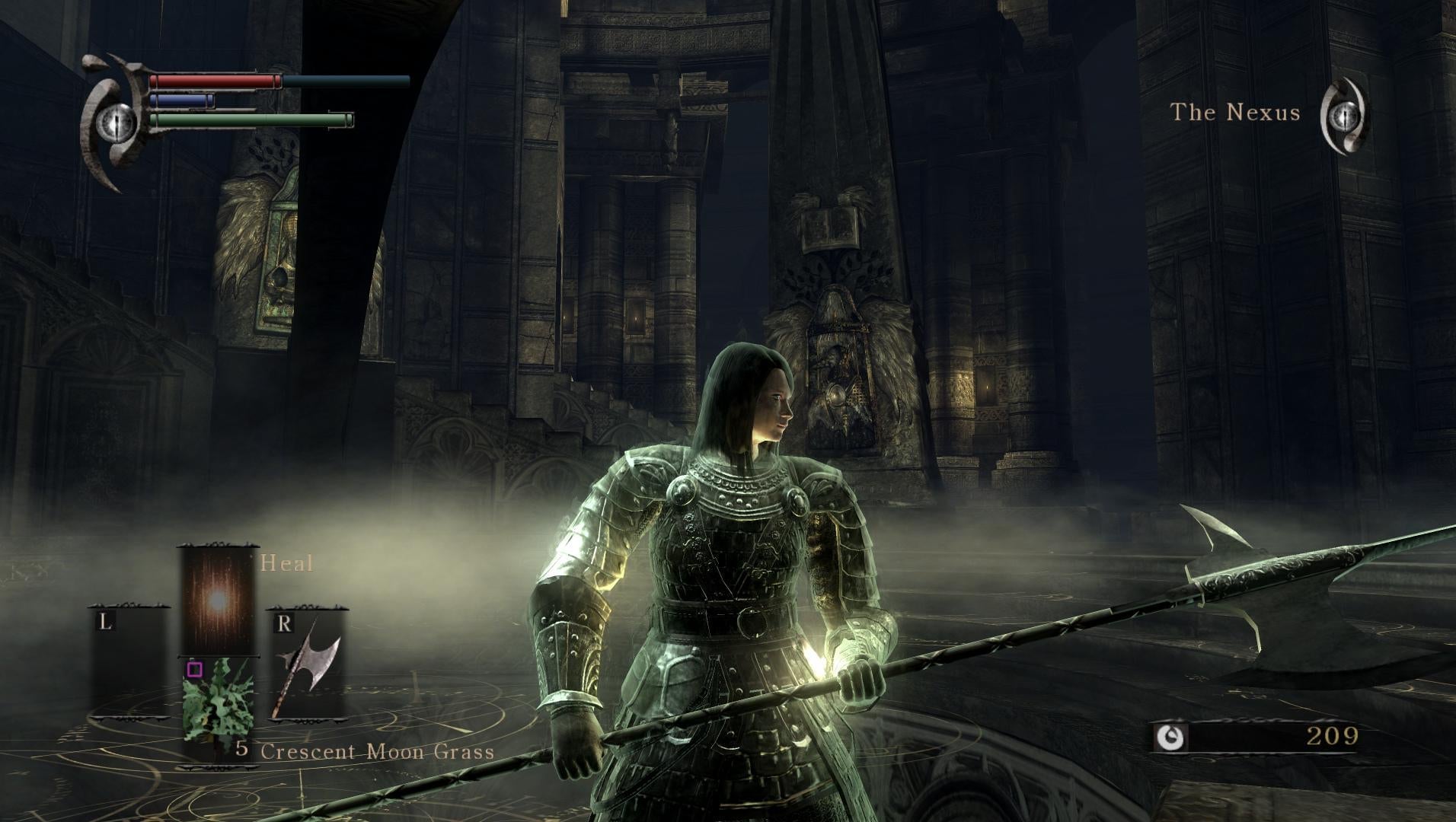
Task: Select the Heal spell slot
Action: tap(217, 600)
